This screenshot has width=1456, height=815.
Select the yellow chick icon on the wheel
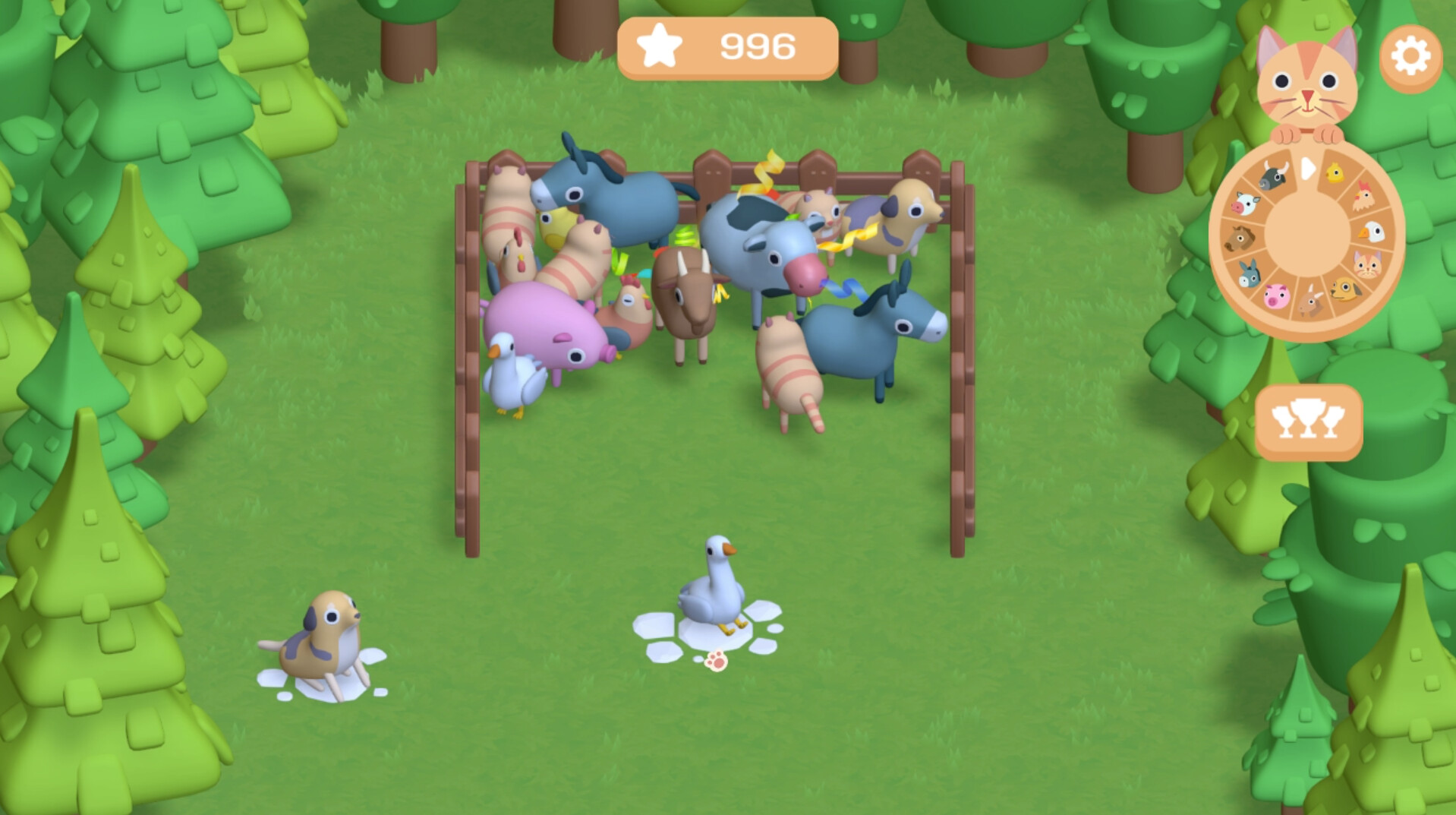(x=1335, y=174)
